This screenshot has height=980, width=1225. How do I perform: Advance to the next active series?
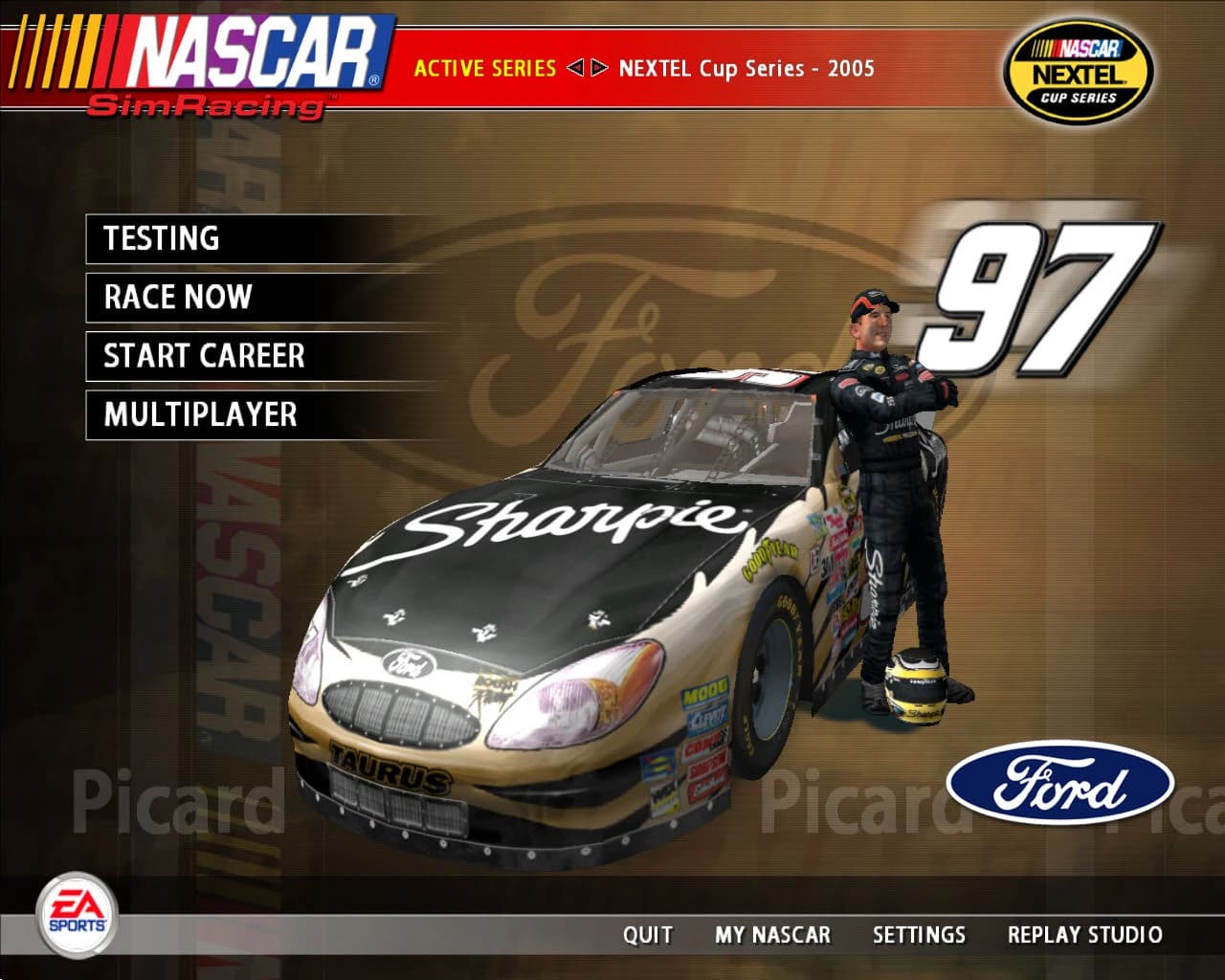click(x=599, y=68)
